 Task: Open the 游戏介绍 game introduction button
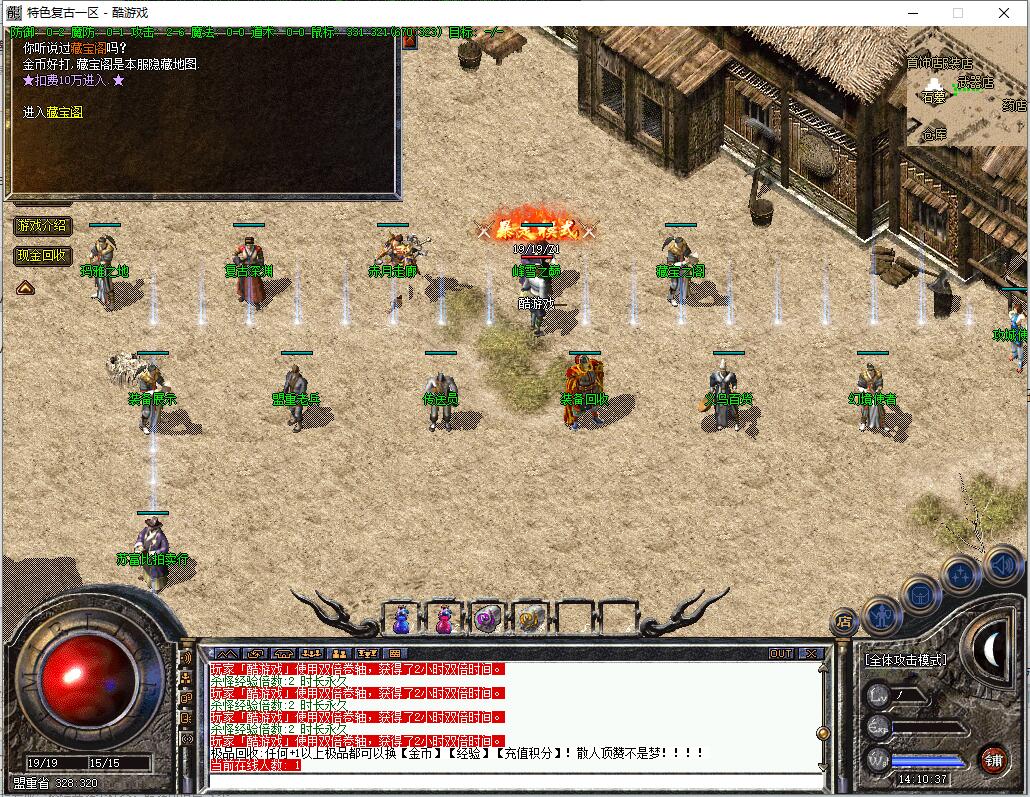tap(42, 226)
